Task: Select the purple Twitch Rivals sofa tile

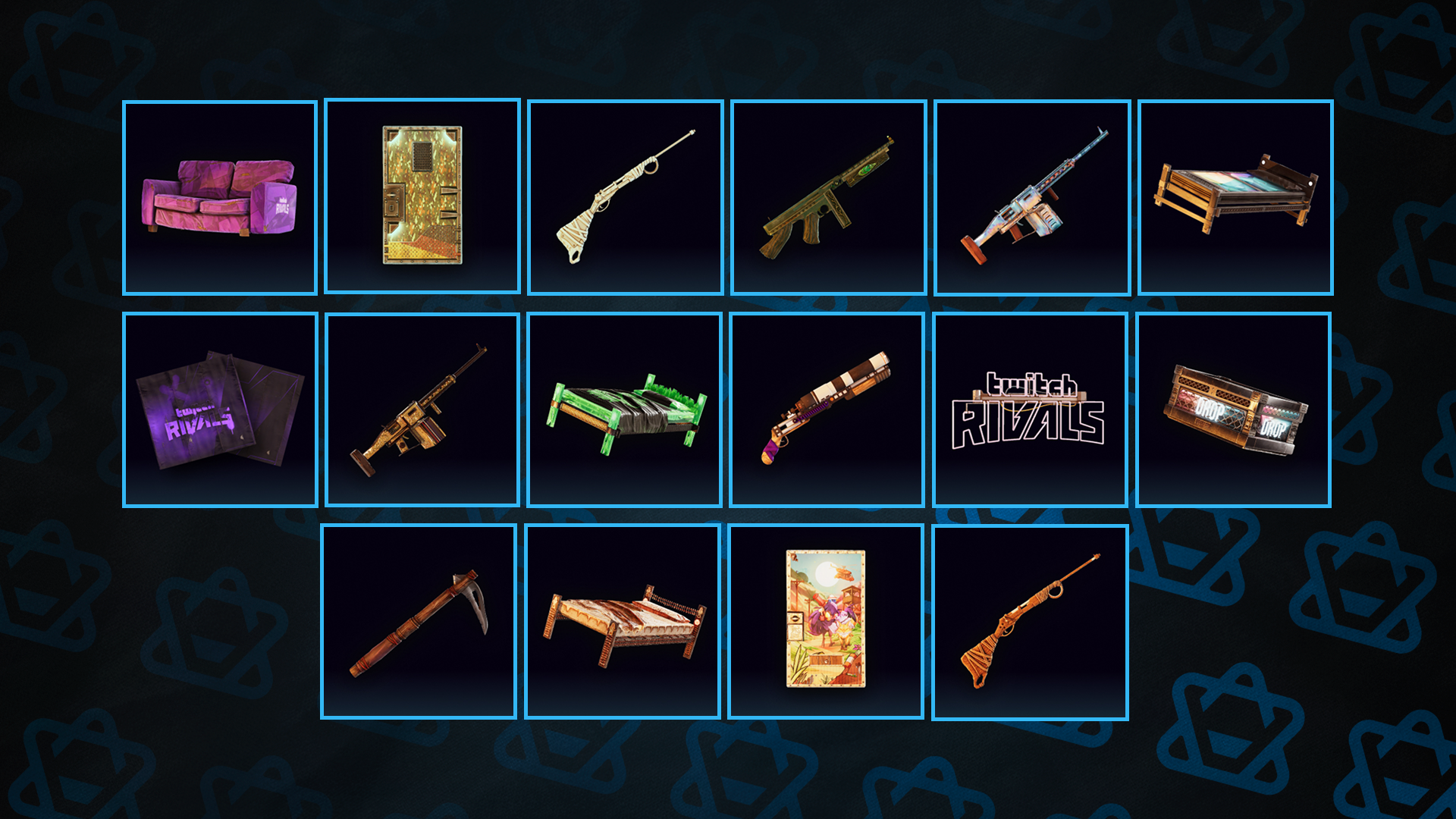Action: click(x=220, y=198)
